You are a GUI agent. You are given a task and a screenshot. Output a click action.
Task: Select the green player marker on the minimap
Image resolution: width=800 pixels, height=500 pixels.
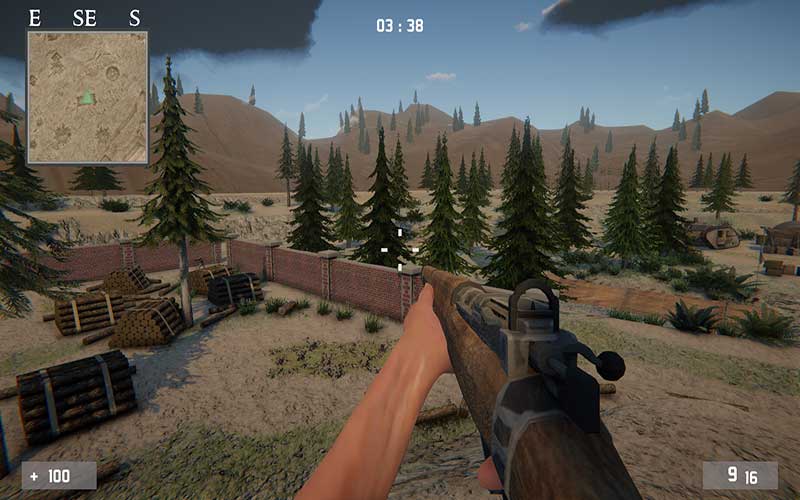pyautogui.click(x=88, y=98)
